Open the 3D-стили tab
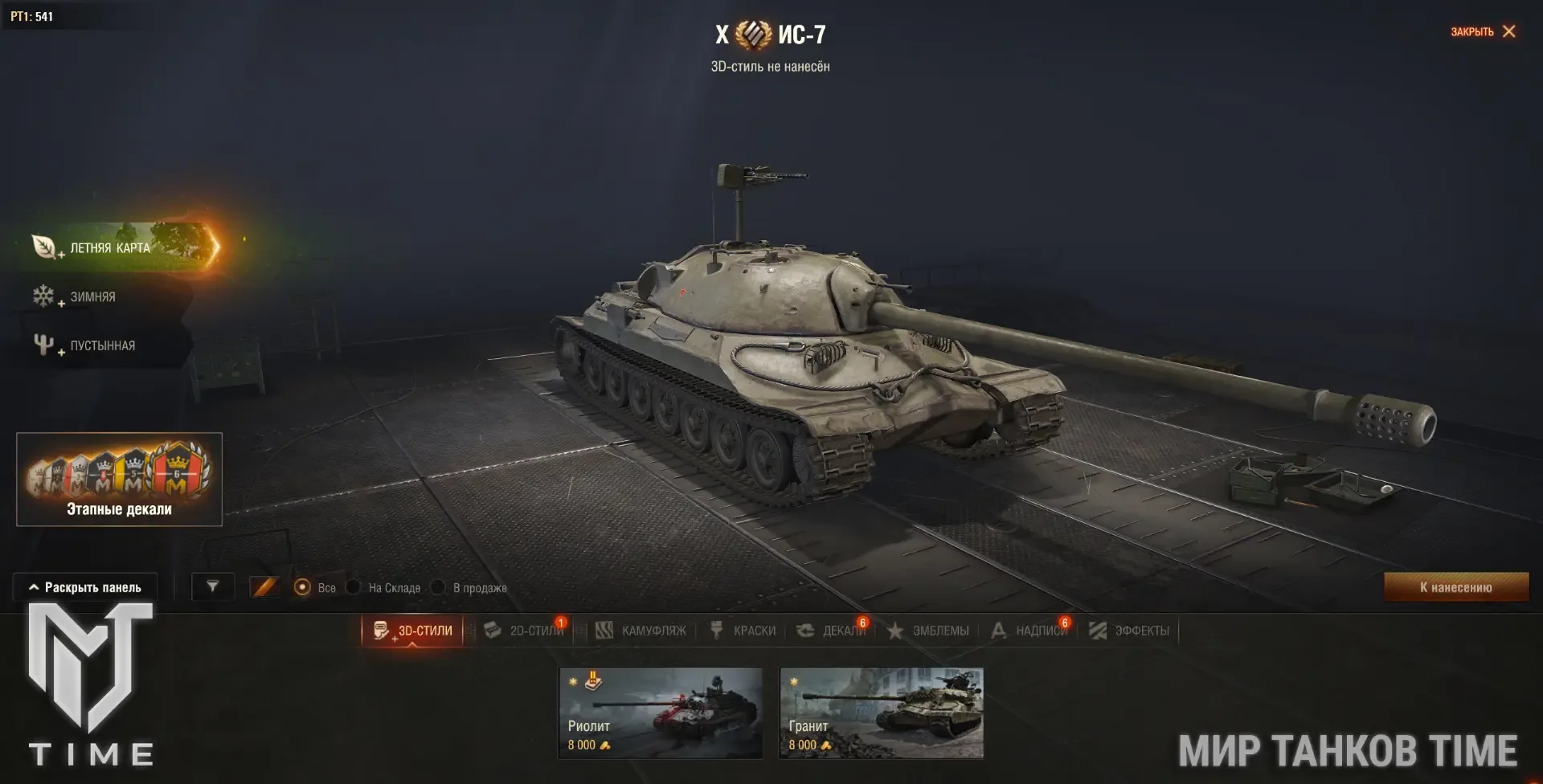Screen dimensions: 1543x784 pyautogui.click(x=413, y=631)
